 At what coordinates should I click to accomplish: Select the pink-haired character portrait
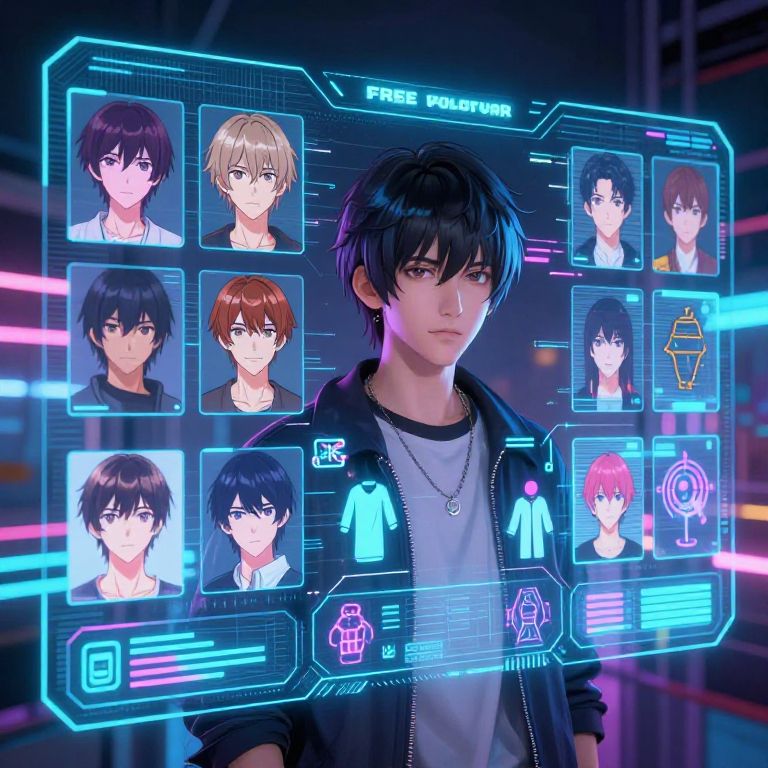[608, 499]
